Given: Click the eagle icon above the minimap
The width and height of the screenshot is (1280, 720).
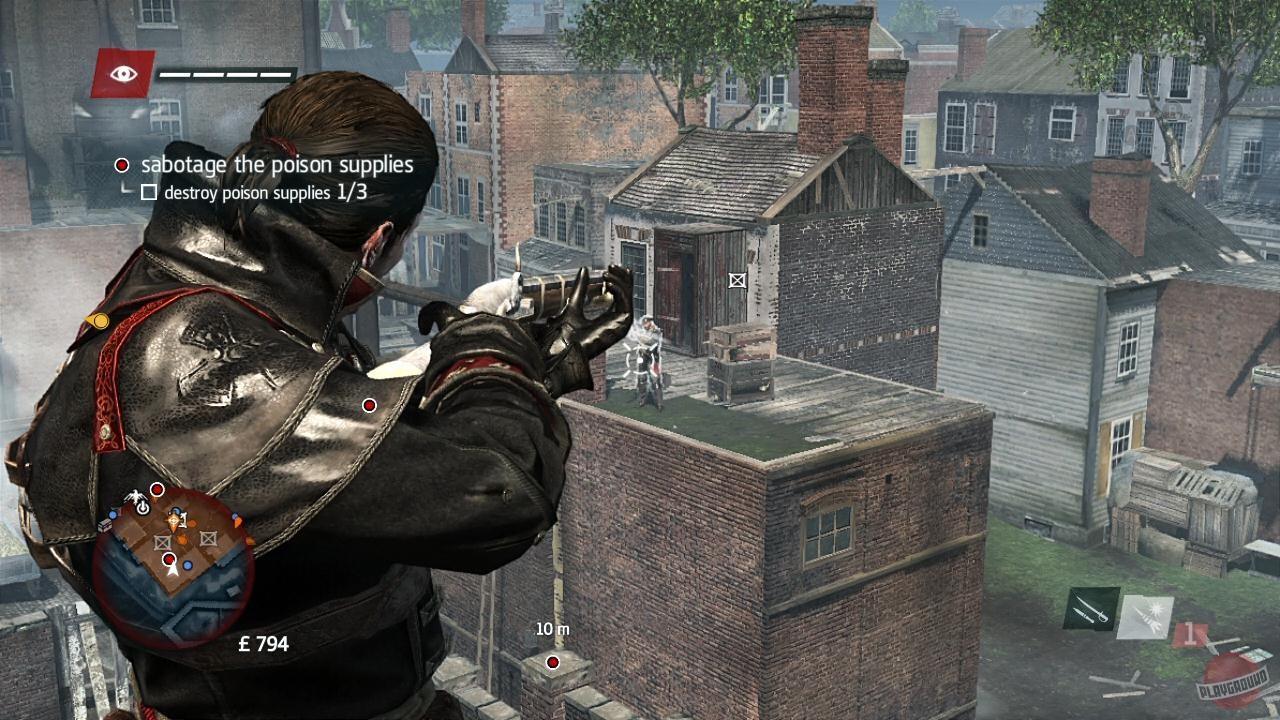Looking at the screenshot, I should (x=135, y=494).
